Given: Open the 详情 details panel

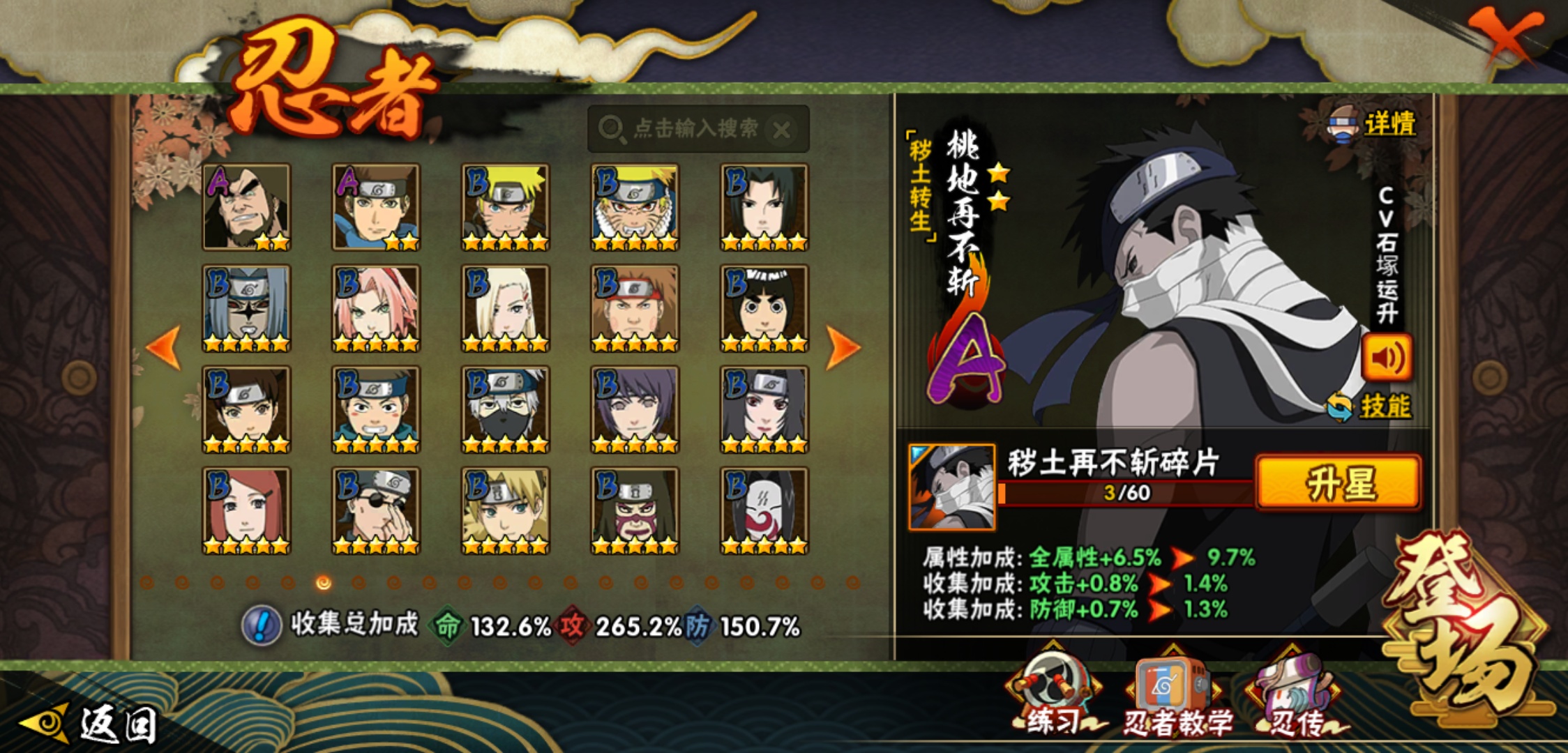Looking at the screenshot, I should pyautogui.click(x=1374, y=124).
